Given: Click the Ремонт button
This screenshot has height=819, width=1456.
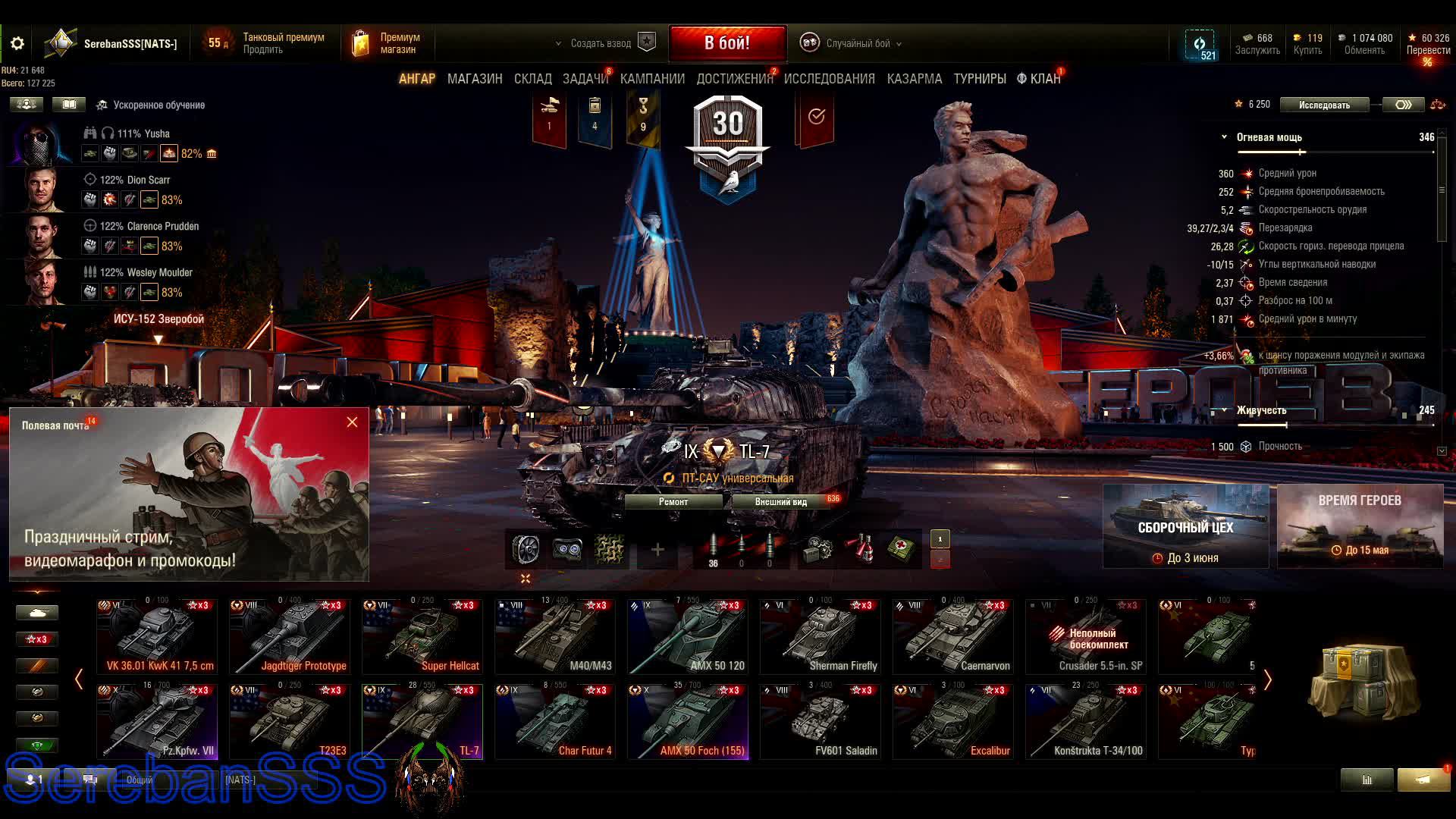Looking at the screenshot, I should pos(673,501).
